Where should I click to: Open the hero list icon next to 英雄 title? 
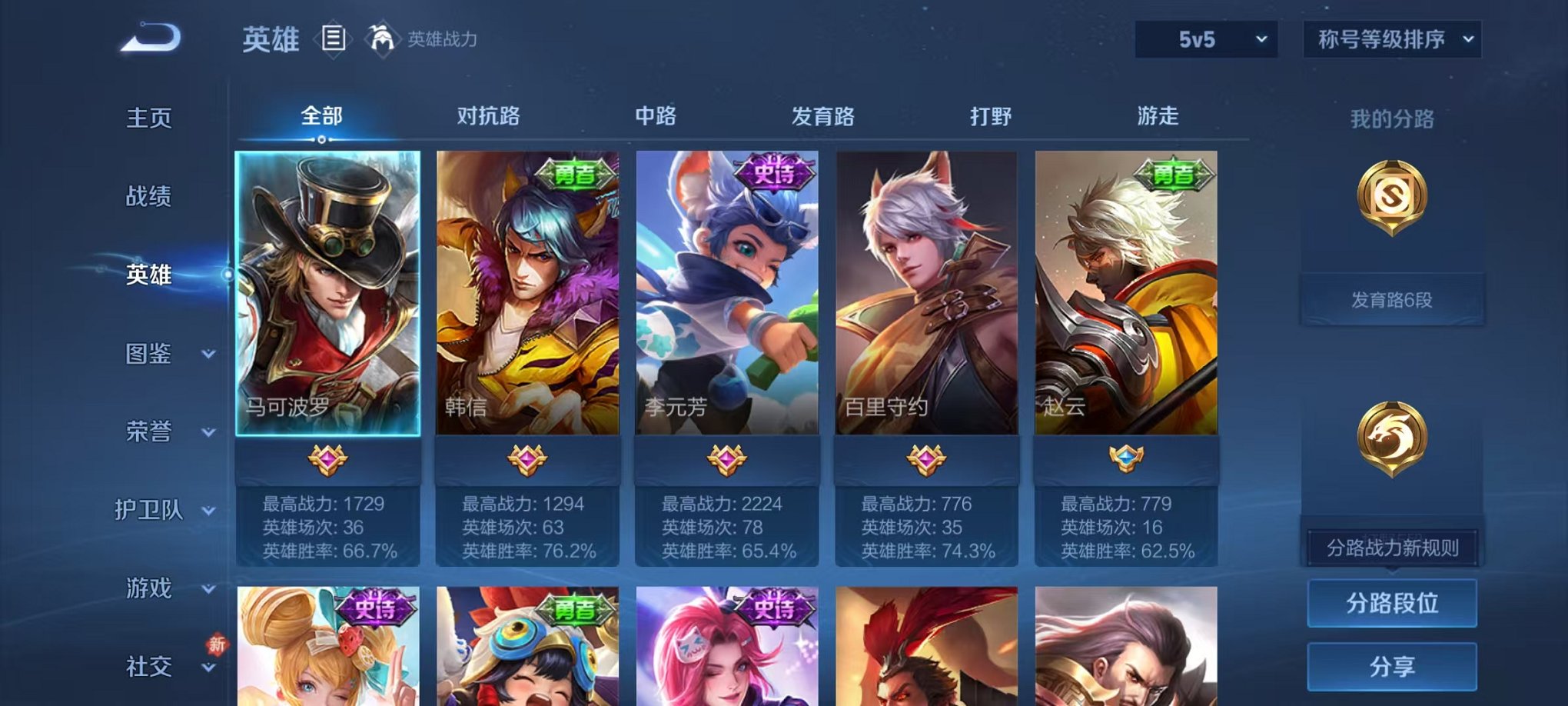[x=334, y=39]
